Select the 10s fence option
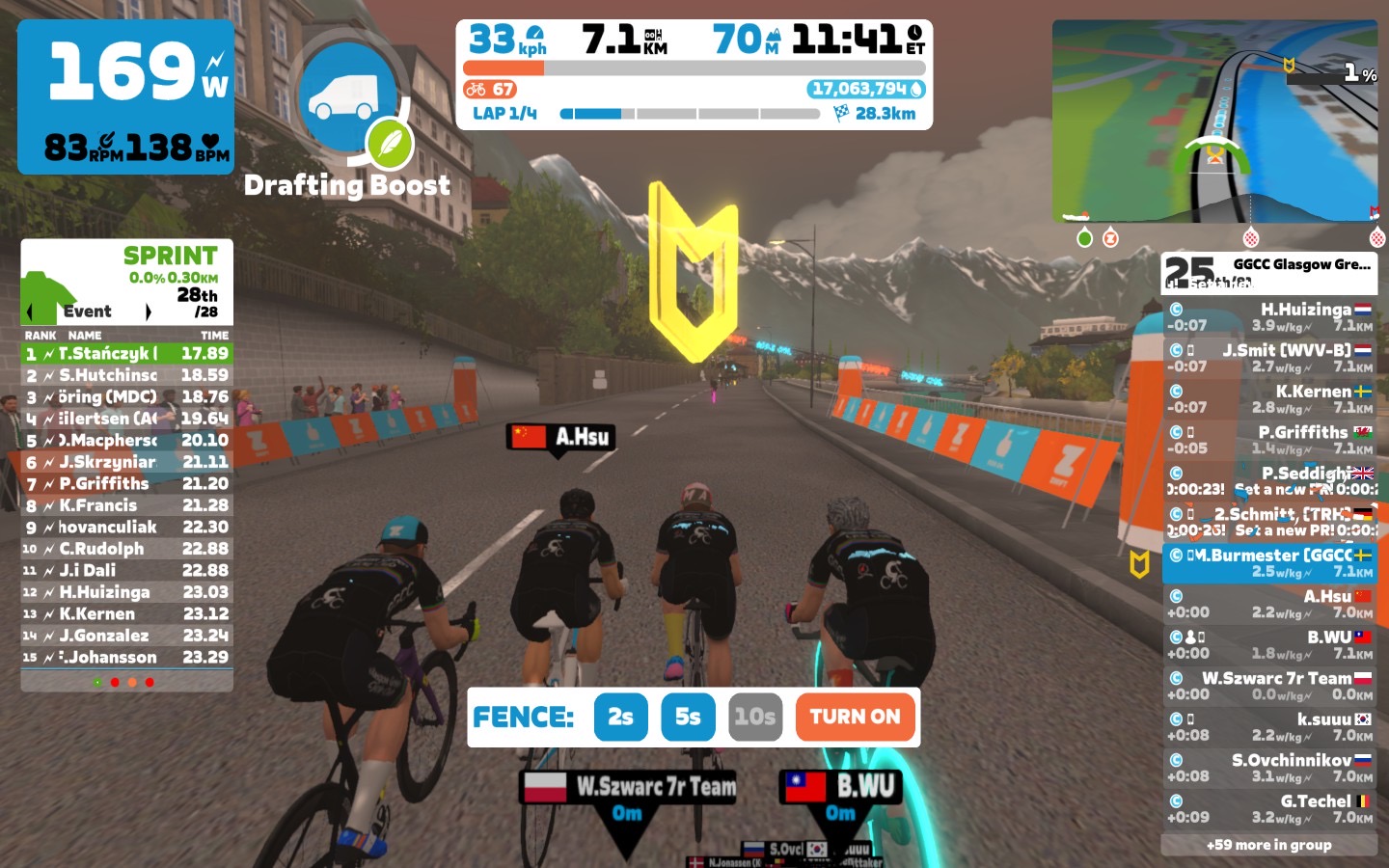Viewport: 1389px width, 868px height. point(754,717)
